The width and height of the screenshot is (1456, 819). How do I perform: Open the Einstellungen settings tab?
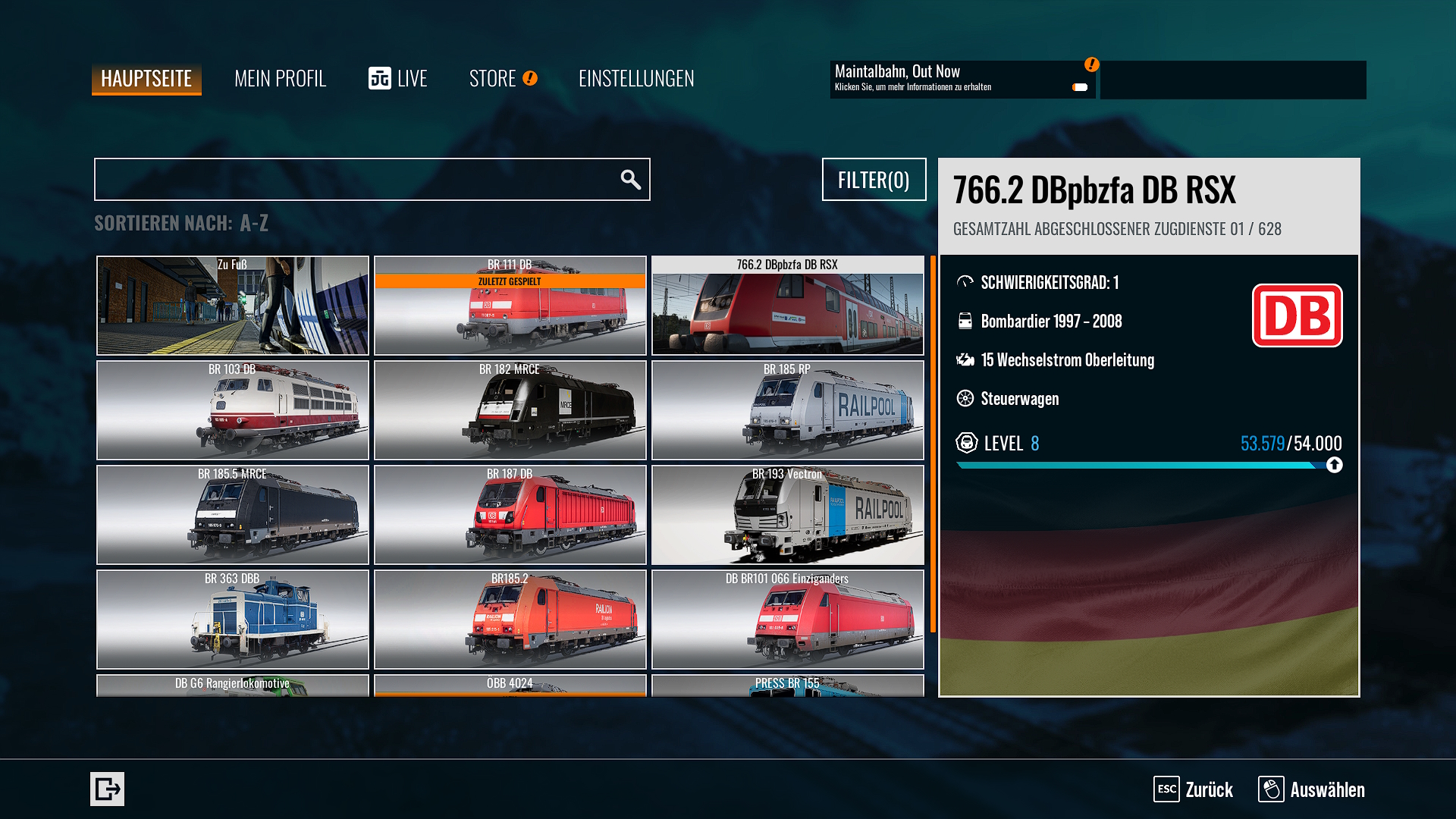[x=635, y=79]
